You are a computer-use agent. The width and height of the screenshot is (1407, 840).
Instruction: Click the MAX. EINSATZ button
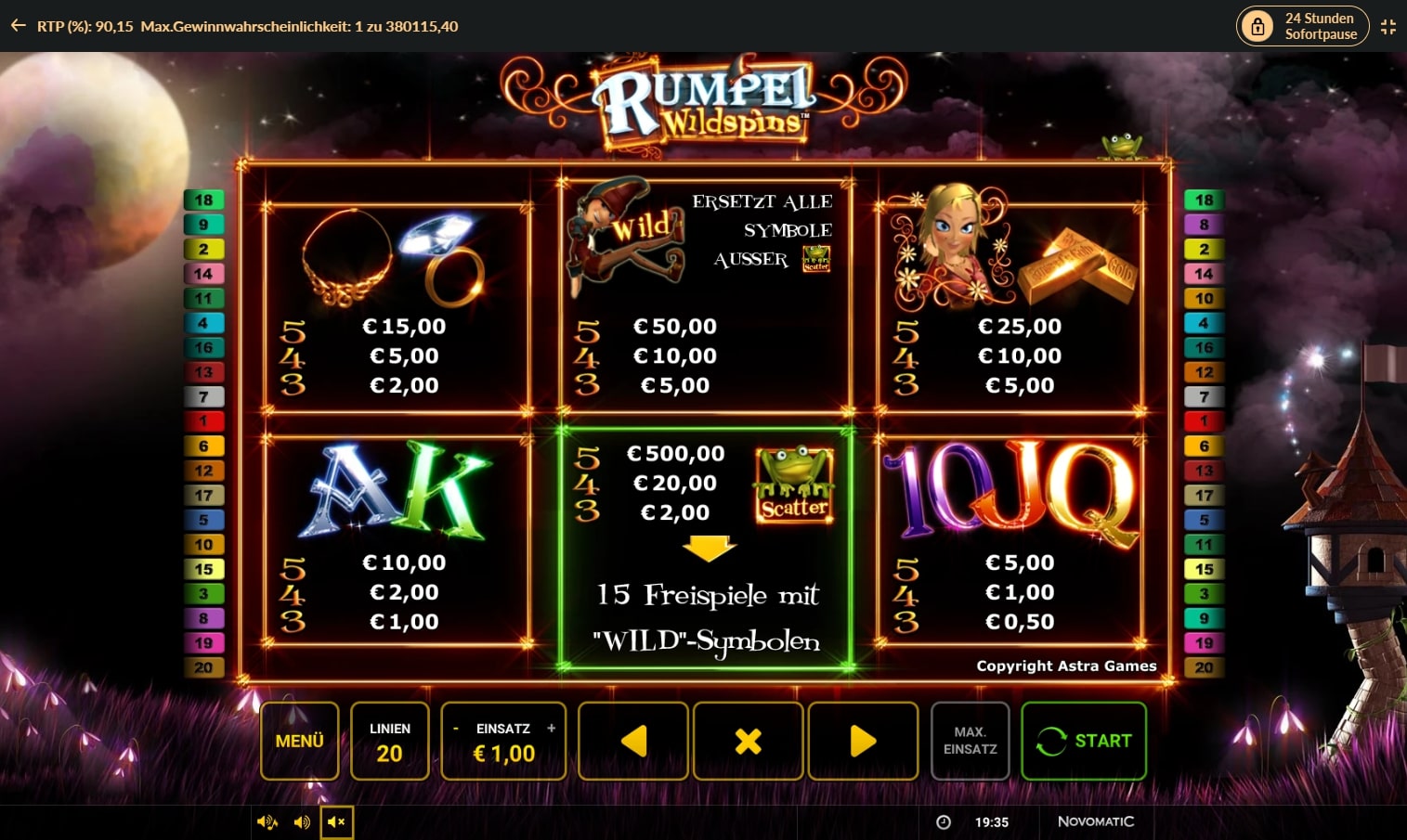coord(970,741)
